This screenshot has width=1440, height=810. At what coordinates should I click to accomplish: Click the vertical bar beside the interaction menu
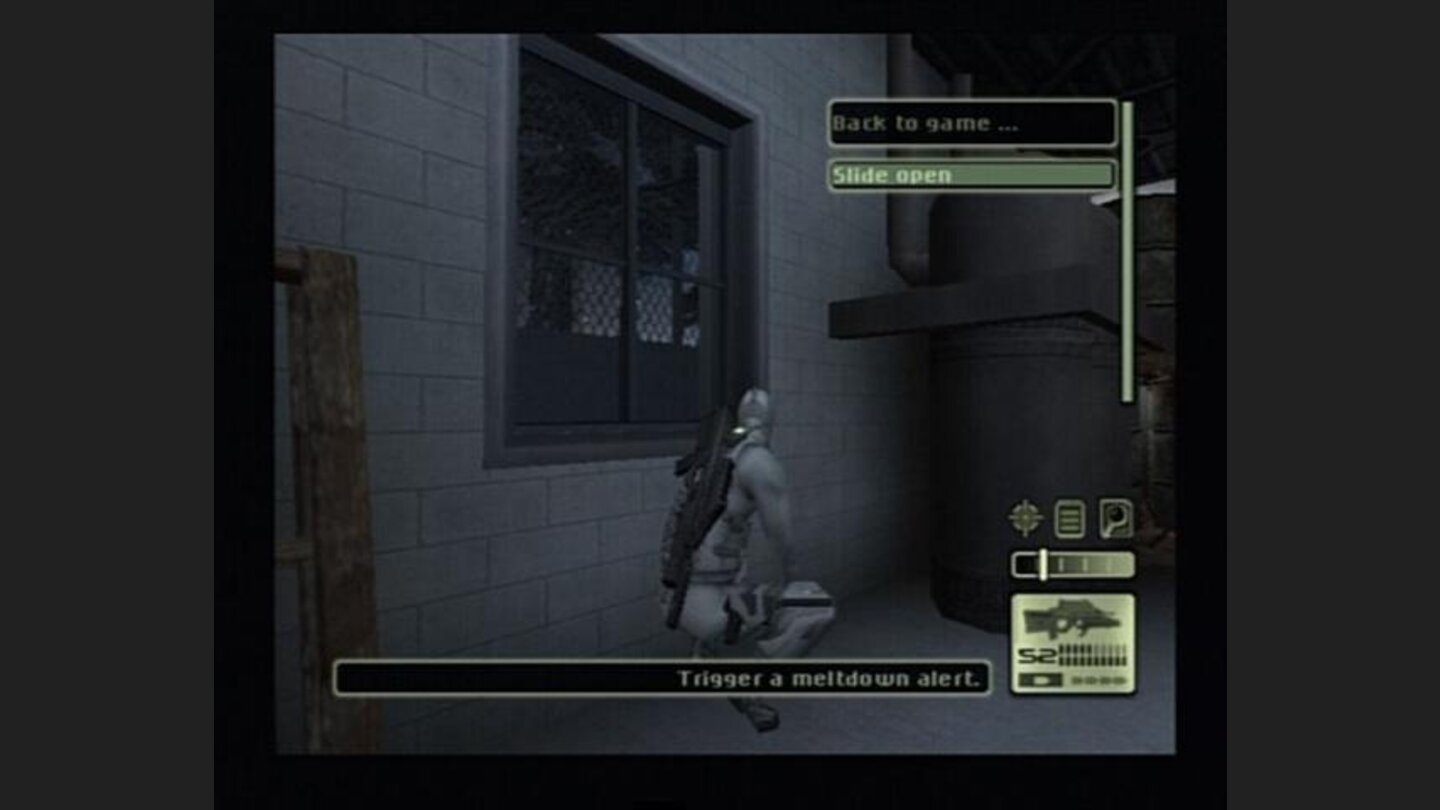pyautogui.click(x=1128, y=250)
